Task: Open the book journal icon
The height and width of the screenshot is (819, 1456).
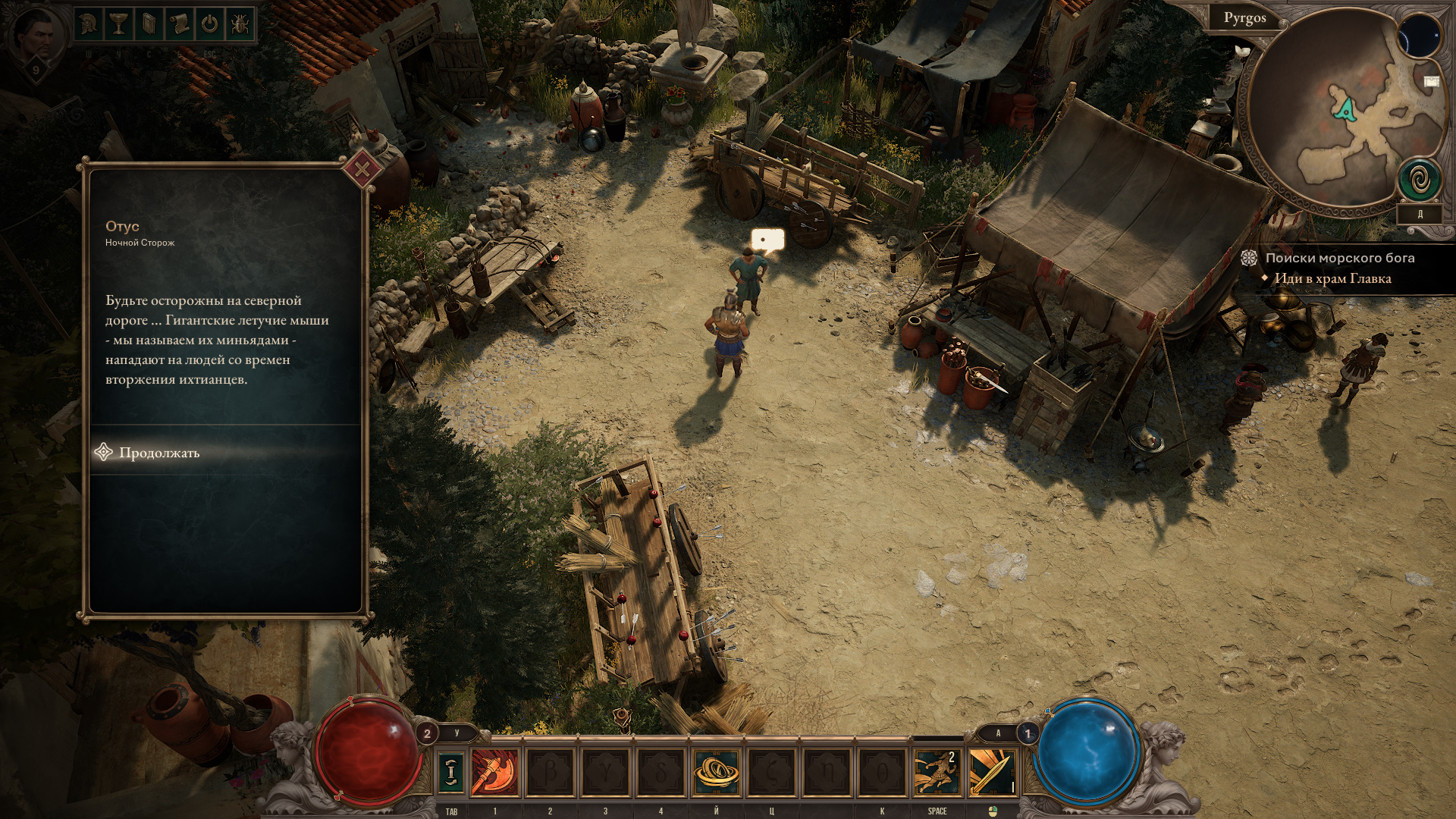Action: click(x=149, y=24)
